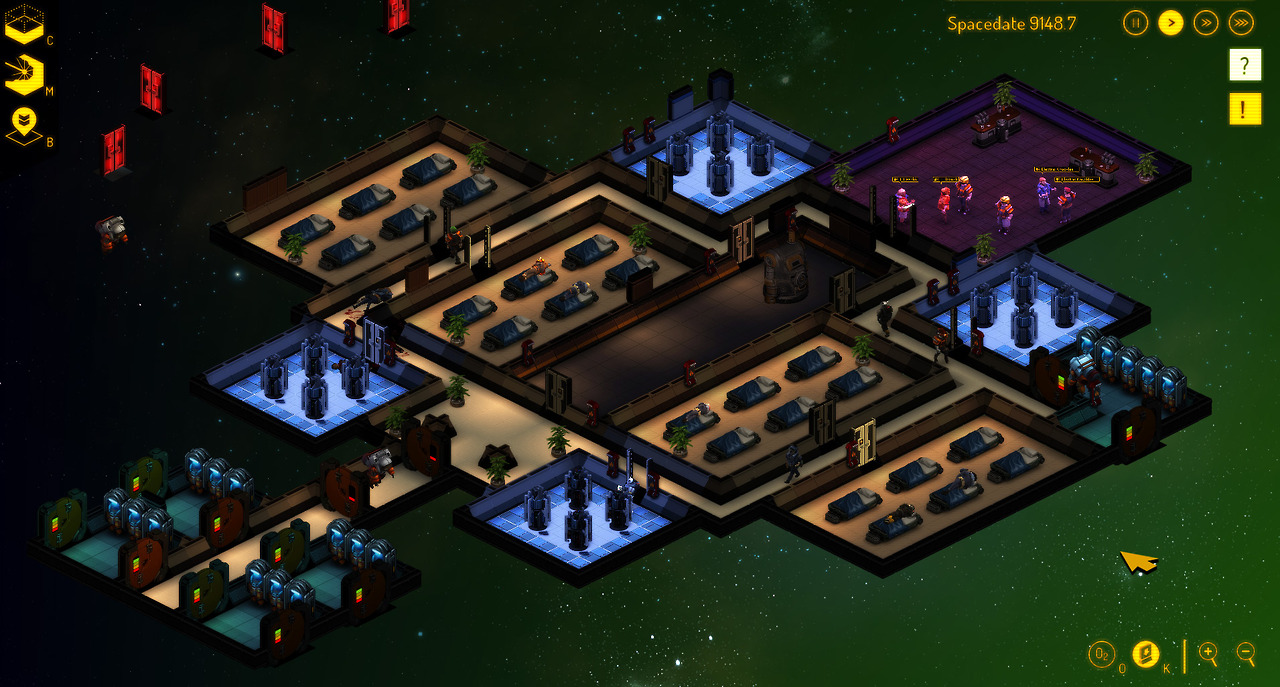Set game speed to normal play
This screenshot has height=687, width=1280.
tap(1170, 22)
